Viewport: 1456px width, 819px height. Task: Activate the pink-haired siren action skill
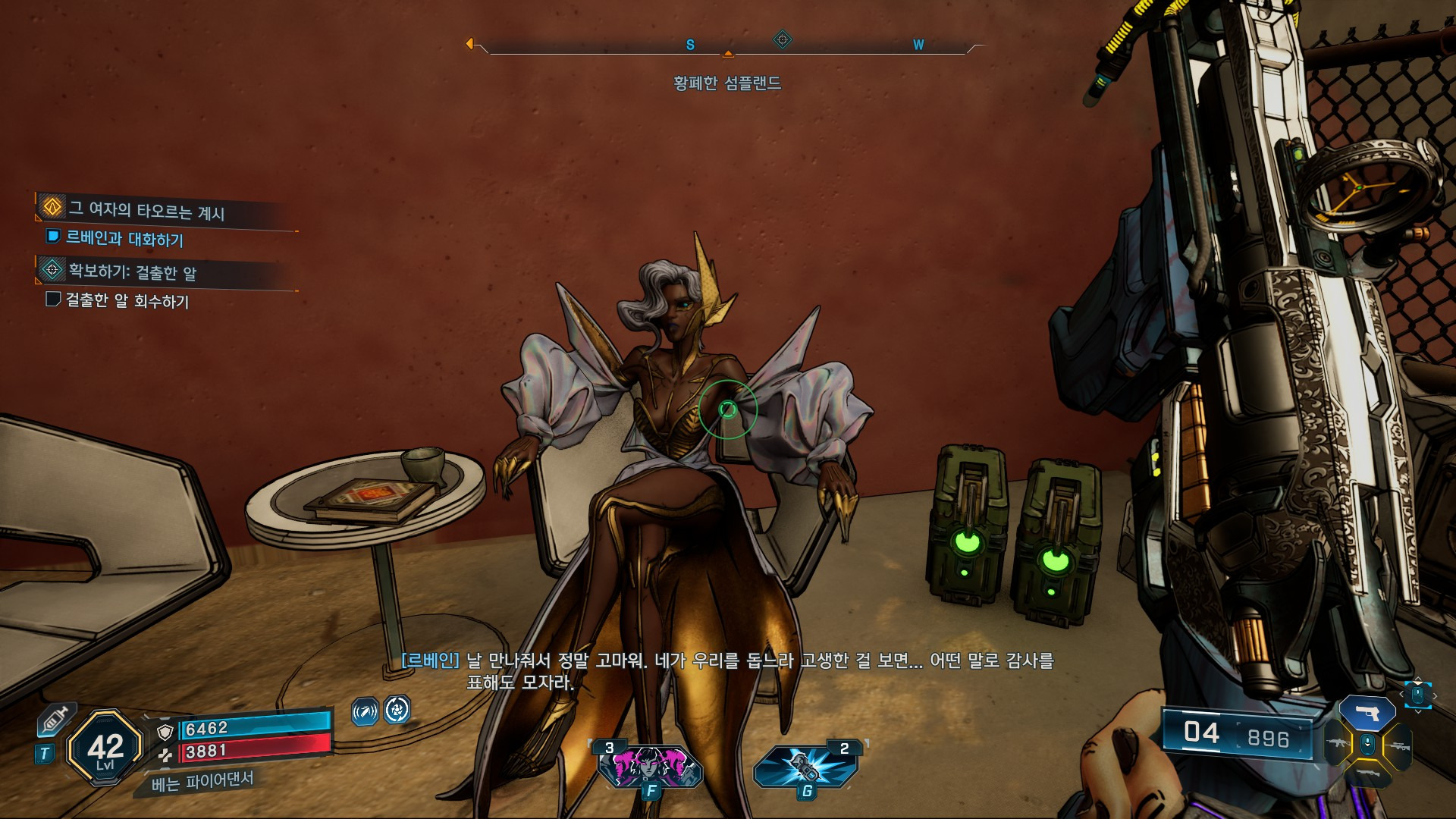[650, 766]
